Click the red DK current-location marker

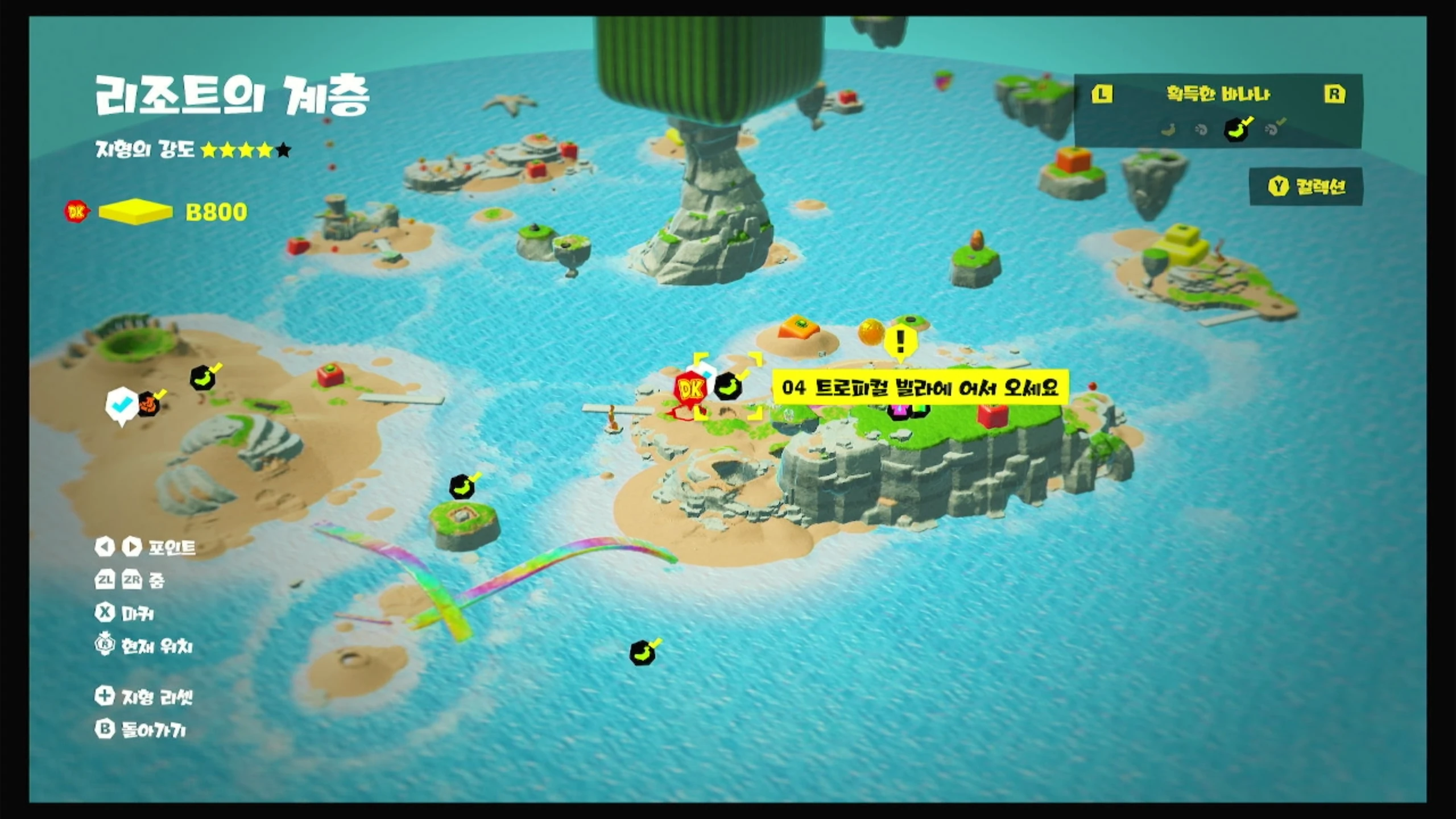point(690,390)
